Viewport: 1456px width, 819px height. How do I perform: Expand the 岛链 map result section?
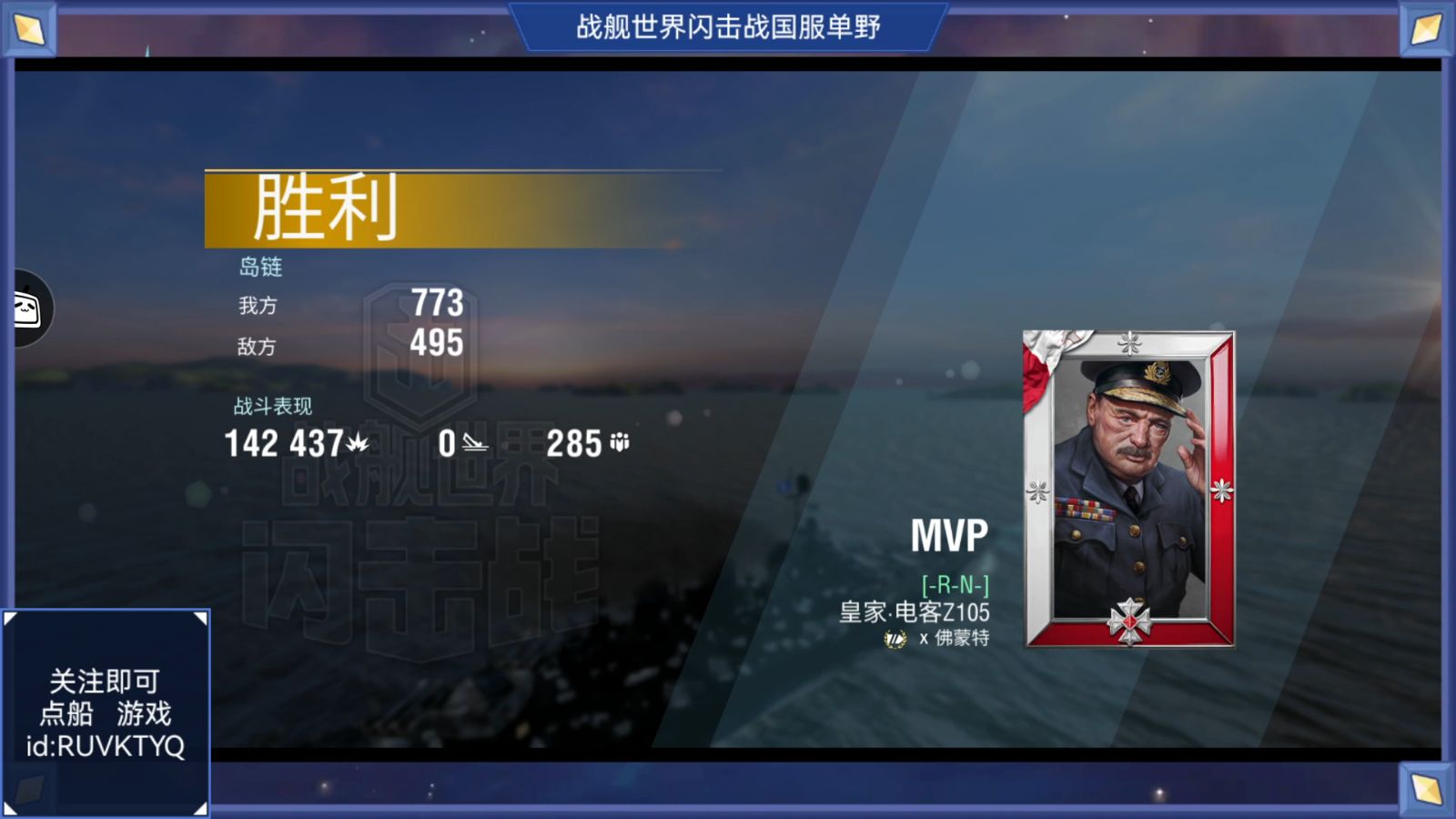click(262, 267)
